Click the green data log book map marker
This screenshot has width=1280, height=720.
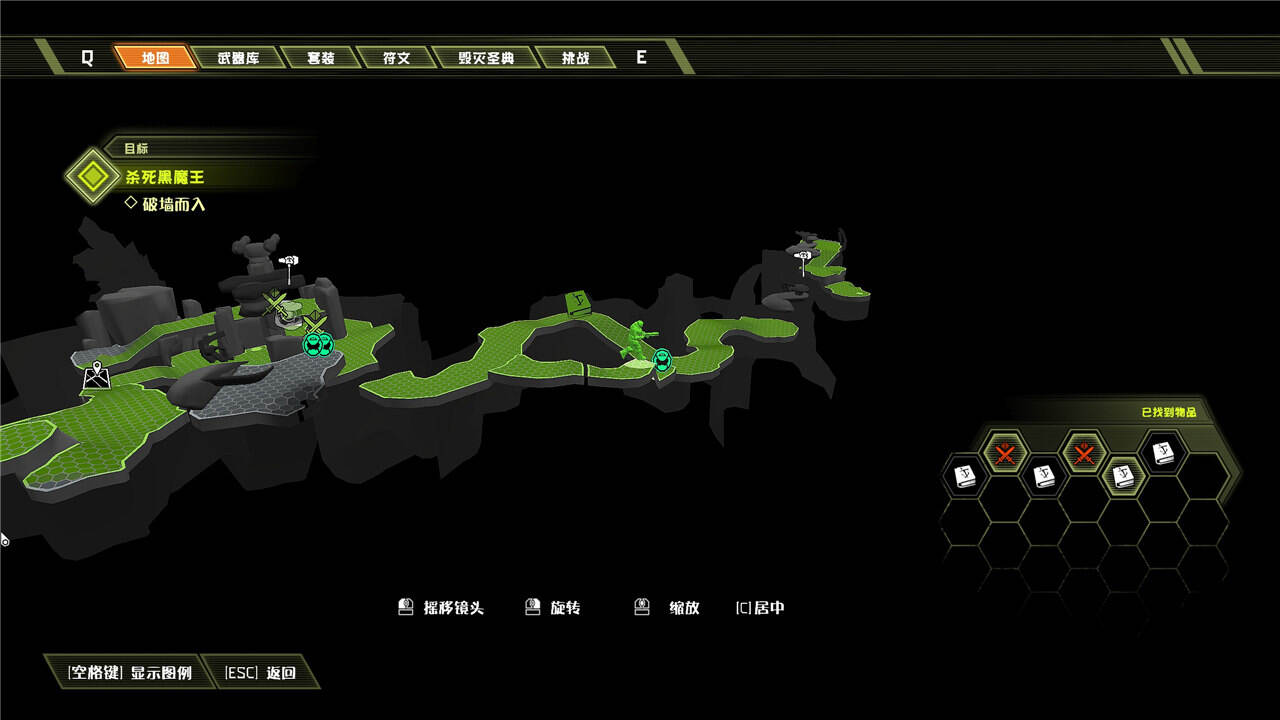pos(577,303)
